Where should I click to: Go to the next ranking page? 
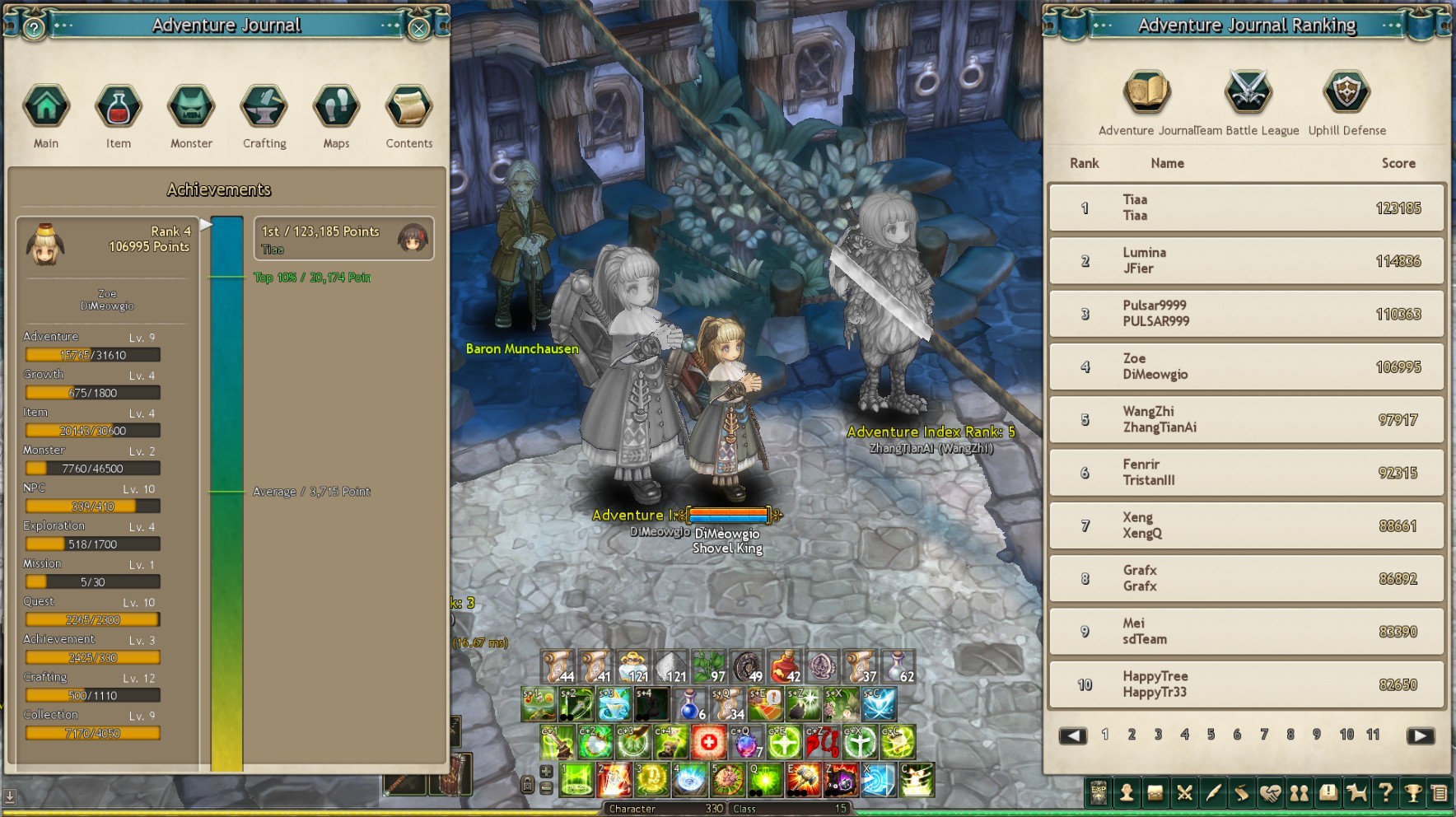(x=1421, y=735)
